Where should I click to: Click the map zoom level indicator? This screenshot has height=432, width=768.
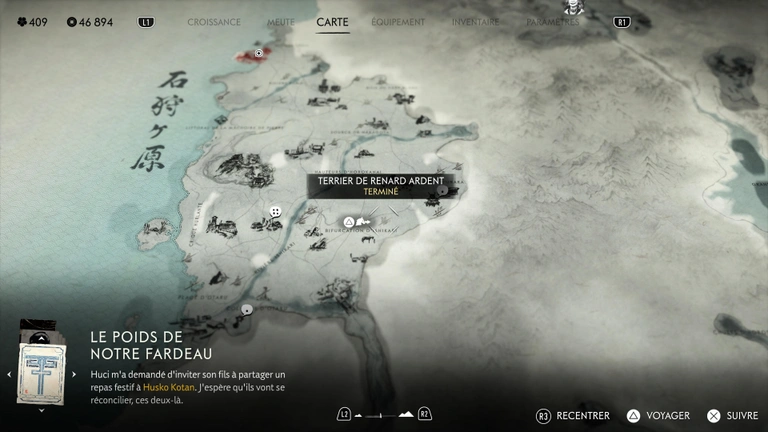point(383,414)
